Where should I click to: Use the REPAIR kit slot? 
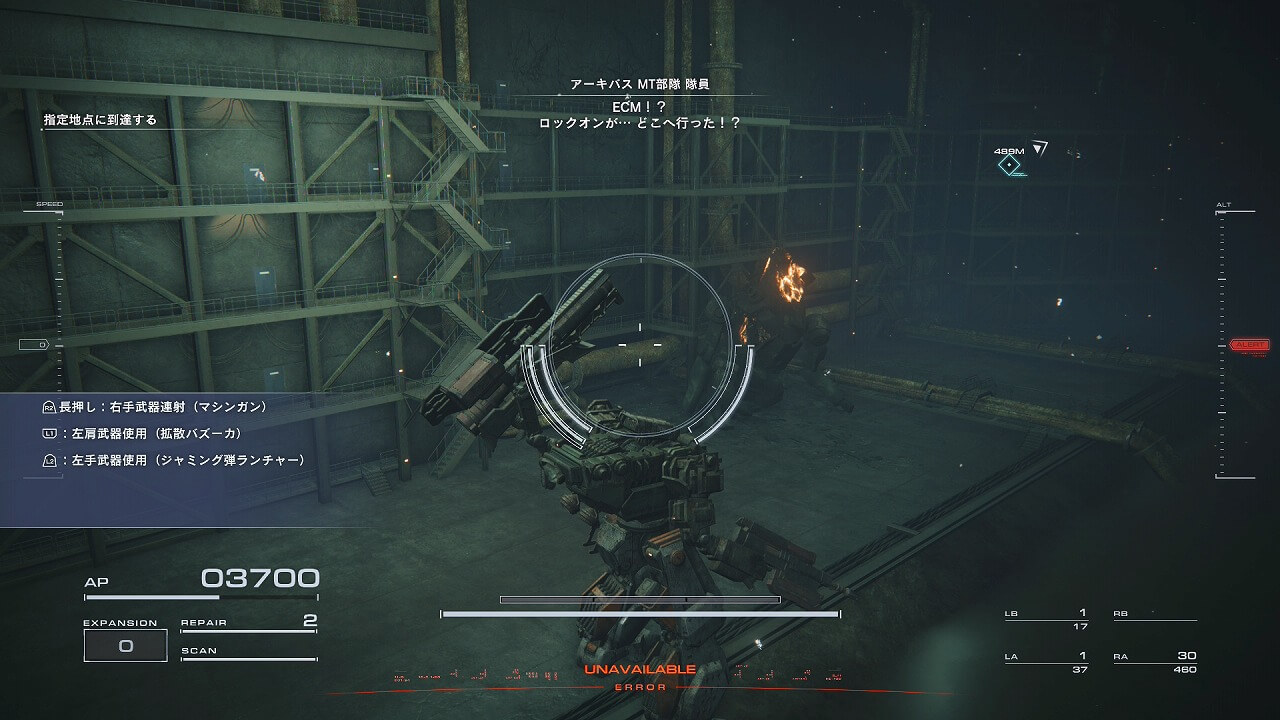(x=248, y=623)
